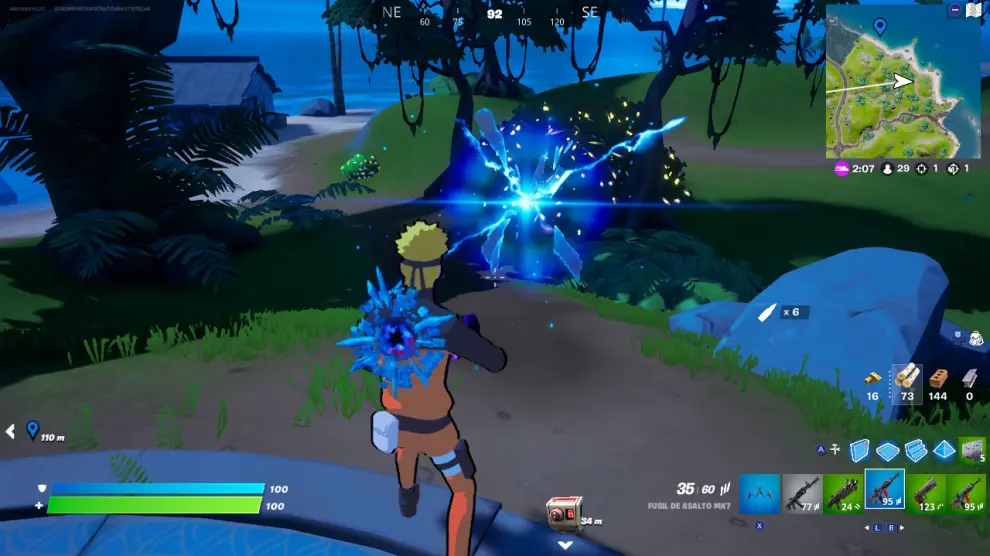Click the blue map marker on the minimap
The image size is (990, 556).
(880, 26)
